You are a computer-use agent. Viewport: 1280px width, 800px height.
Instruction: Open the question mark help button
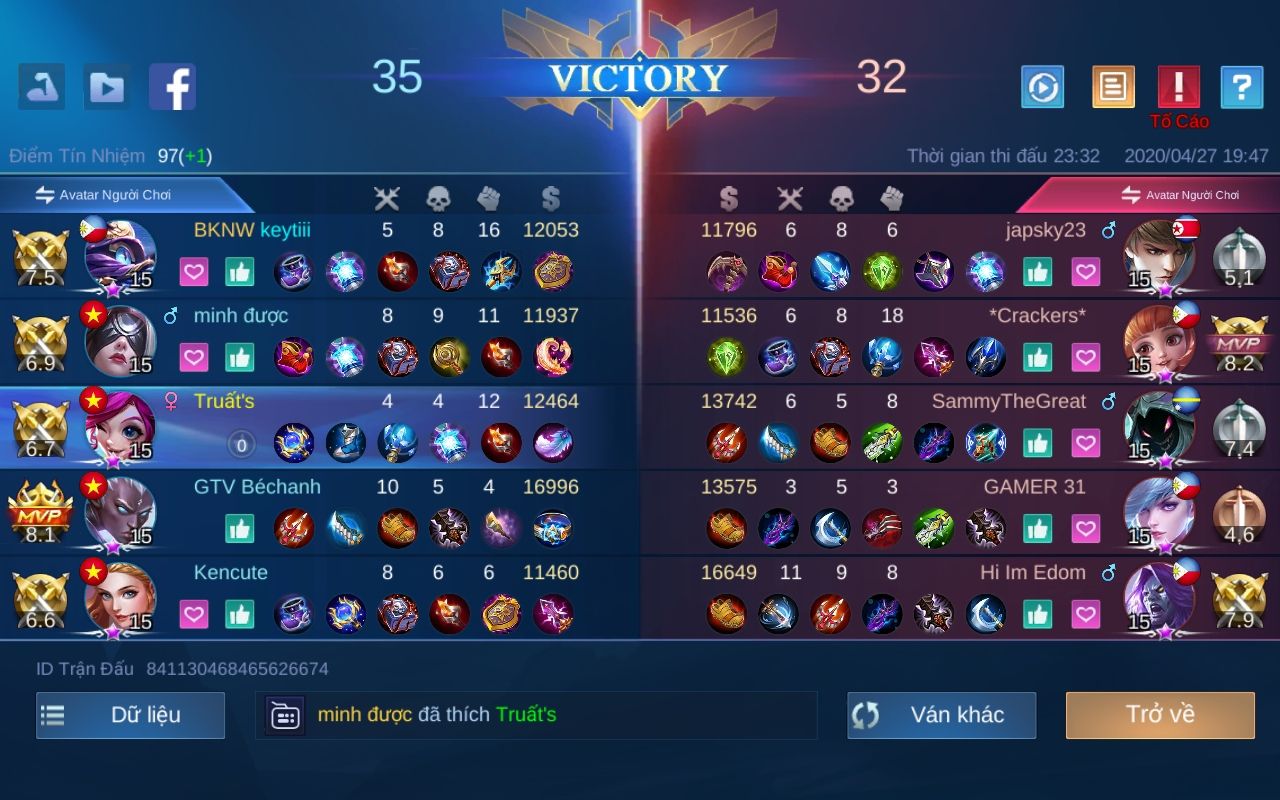click(x=1241, y=88)
